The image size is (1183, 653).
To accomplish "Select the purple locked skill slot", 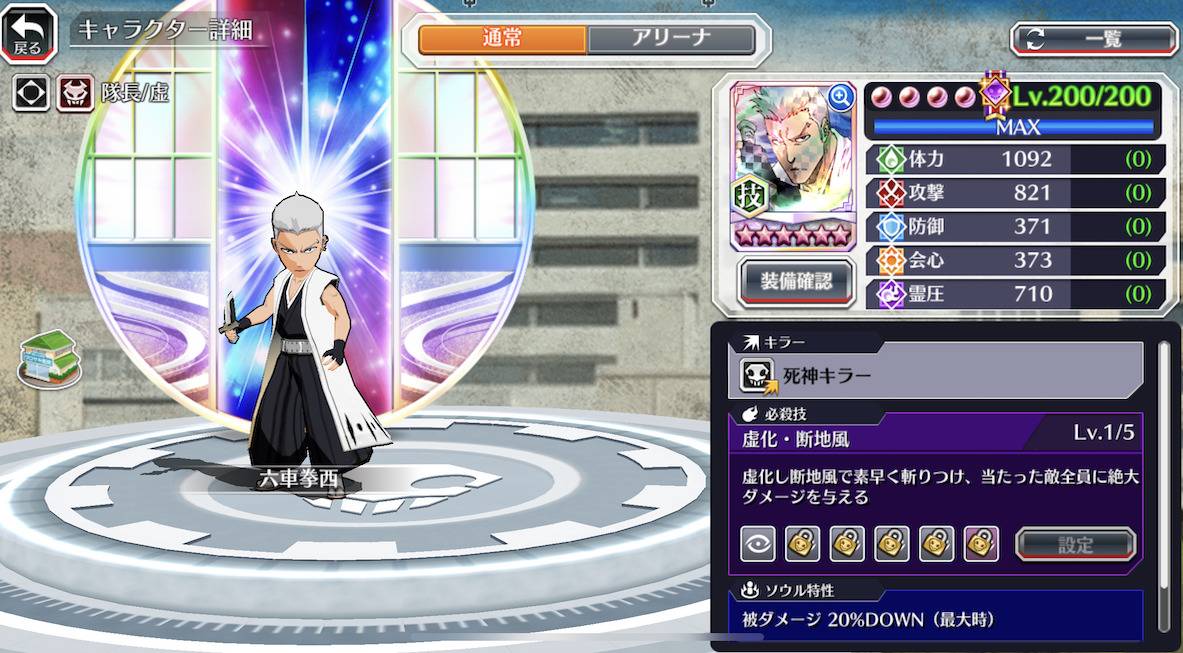I will click(982, 544).
